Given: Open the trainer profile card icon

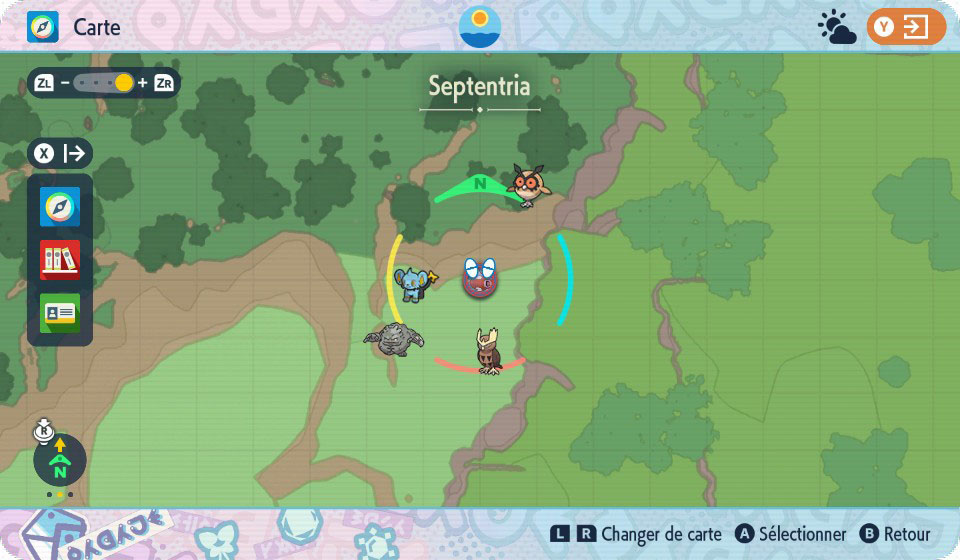Looking at the screenshot, I should (60, 312).
